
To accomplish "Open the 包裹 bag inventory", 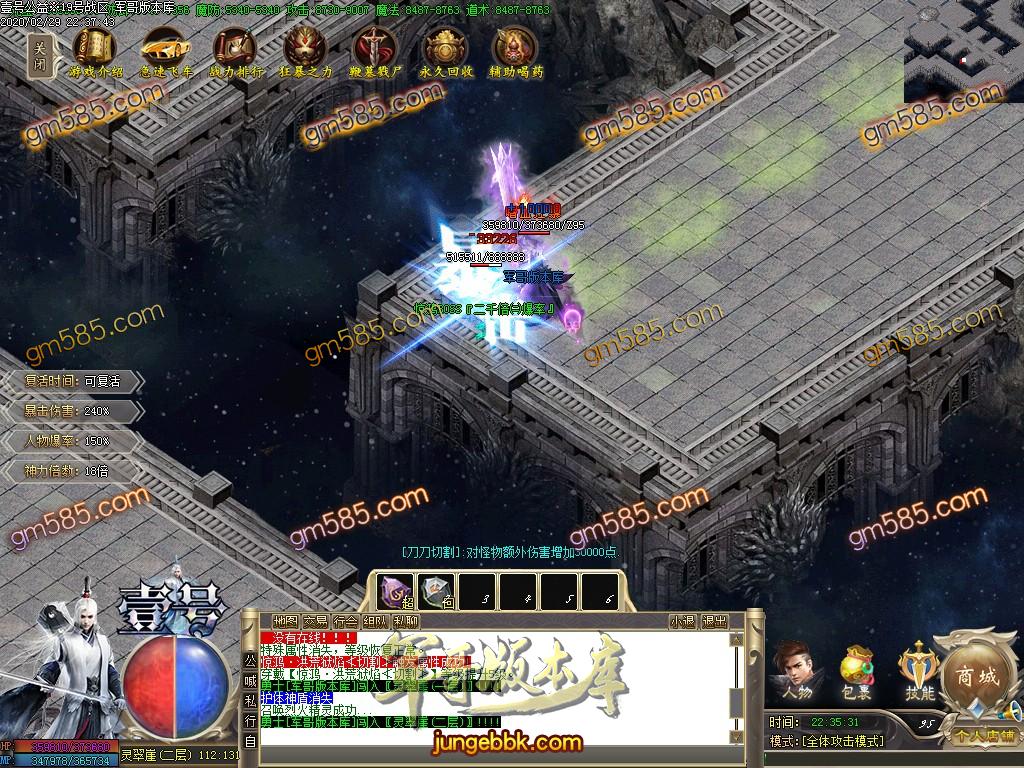I will (856, 668).
